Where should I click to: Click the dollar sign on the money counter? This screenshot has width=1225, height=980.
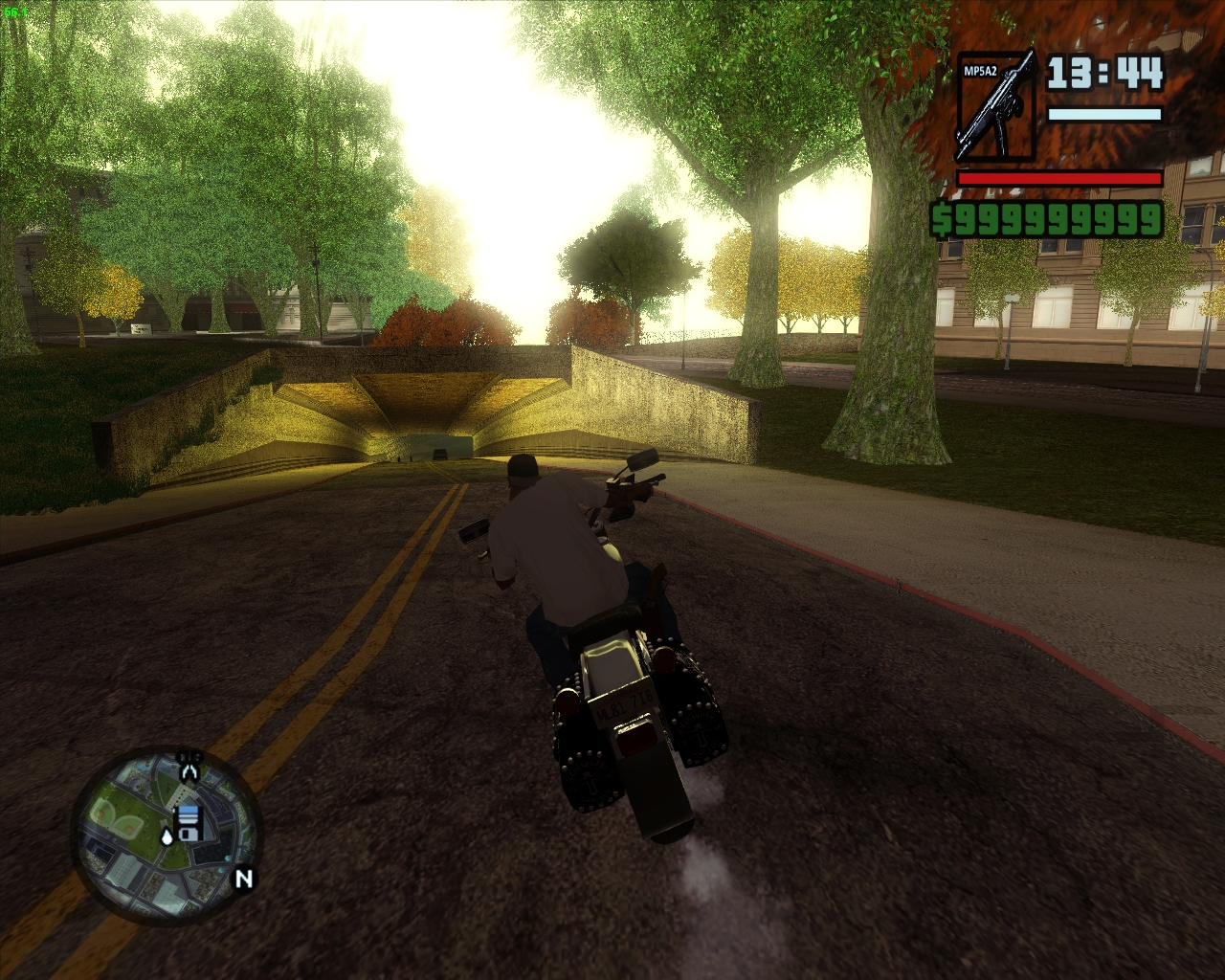click(944, 218)
